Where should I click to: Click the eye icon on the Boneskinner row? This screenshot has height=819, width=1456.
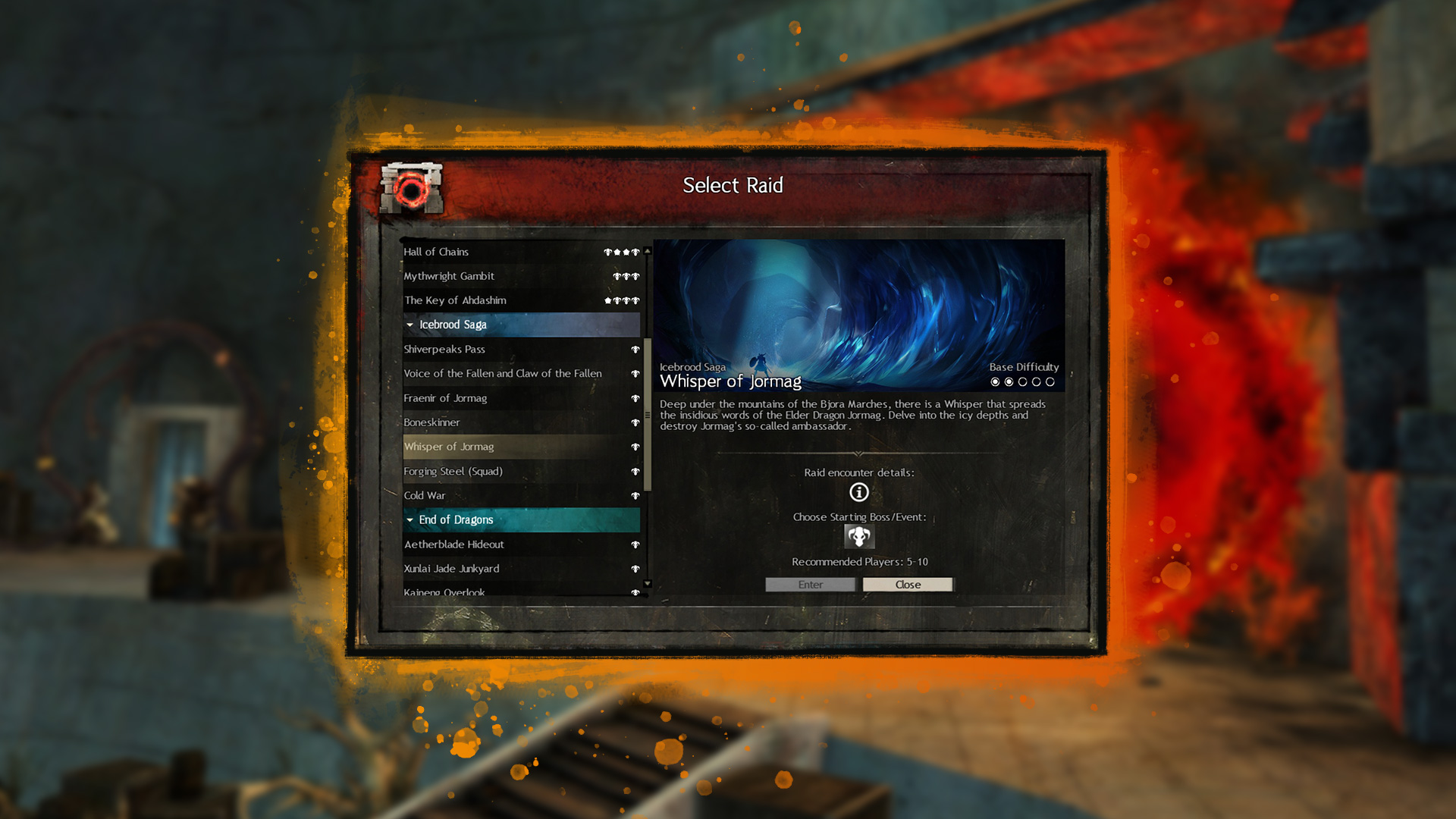635,422
